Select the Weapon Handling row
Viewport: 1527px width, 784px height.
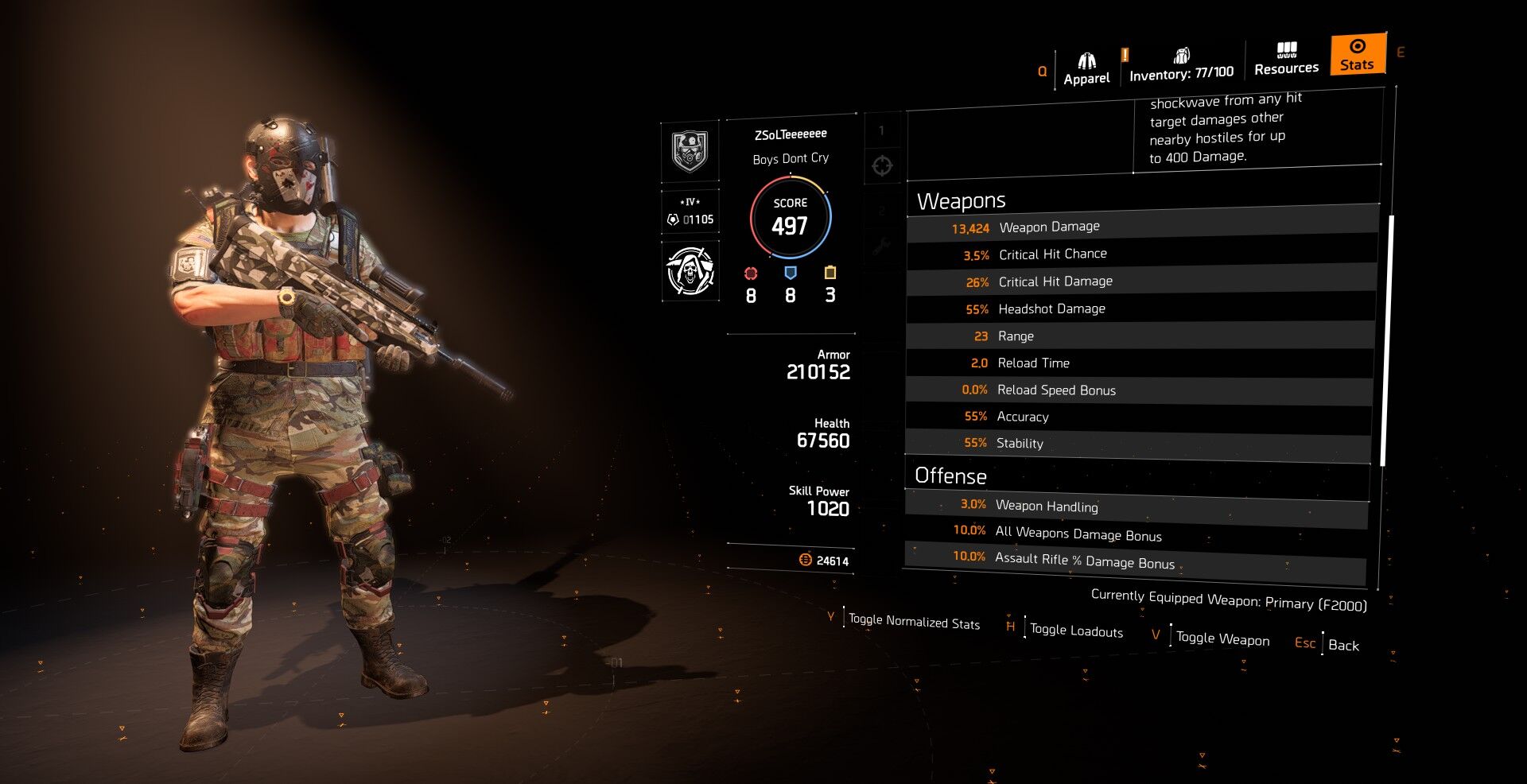pos(1137,506)
